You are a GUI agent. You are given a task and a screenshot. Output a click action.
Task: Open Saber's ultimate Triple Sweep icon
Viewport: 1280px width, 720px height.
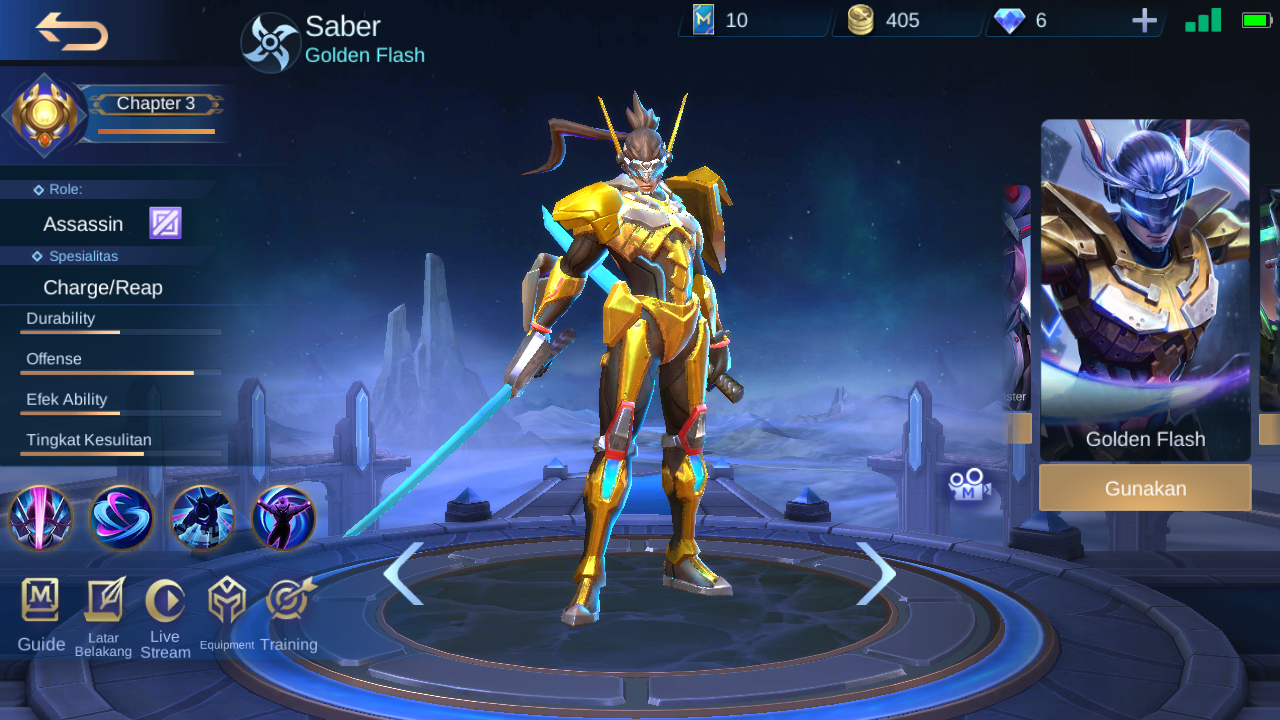point(284,519)
